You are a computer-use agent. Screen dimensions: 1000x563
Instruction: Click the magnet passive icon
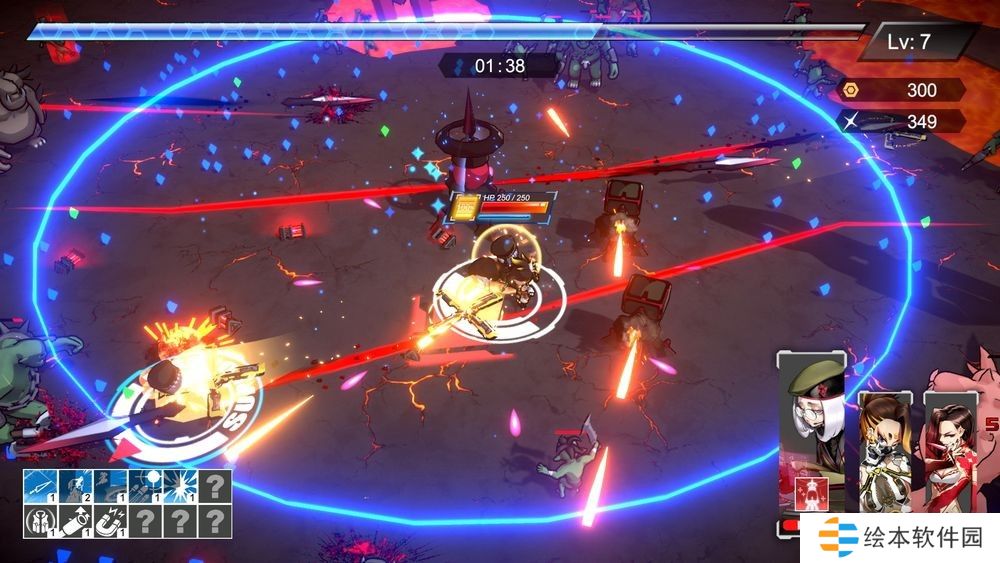coord(110,521)
